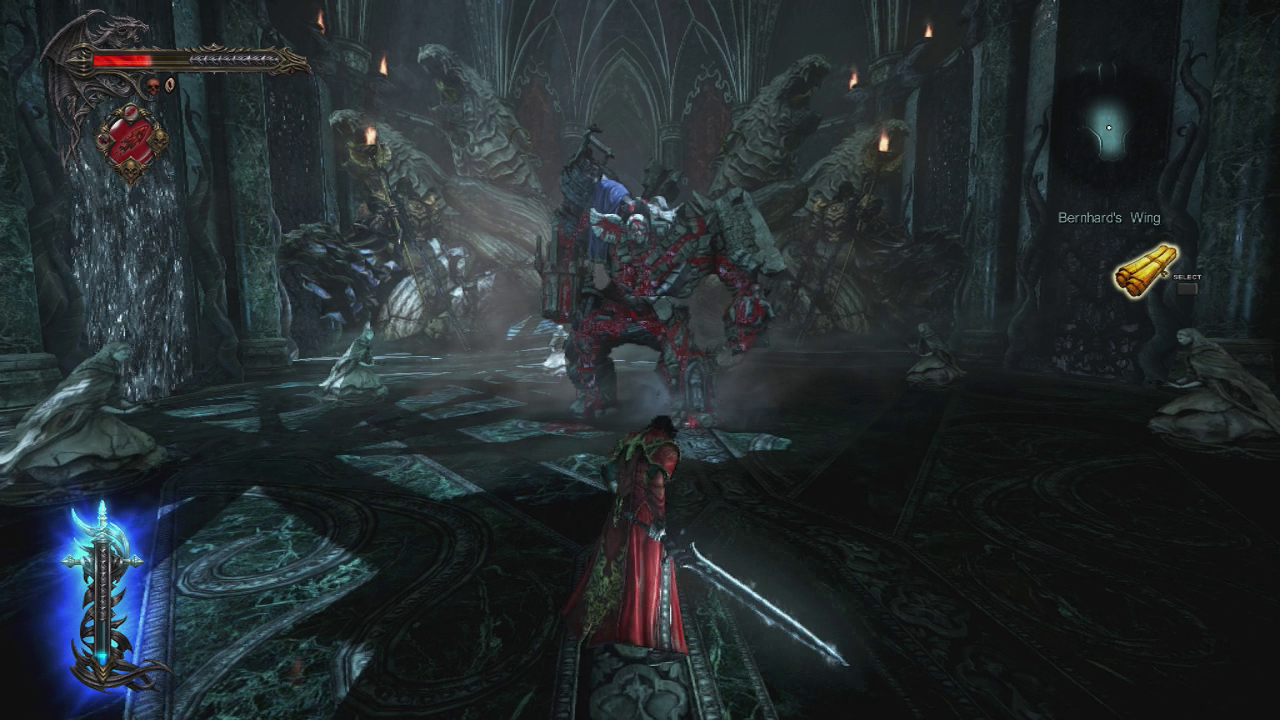Image resolution: width=1280 pixels, height=720 pixels.
Task: Click the Bernhard's Wing area label
Action: 1109,217
